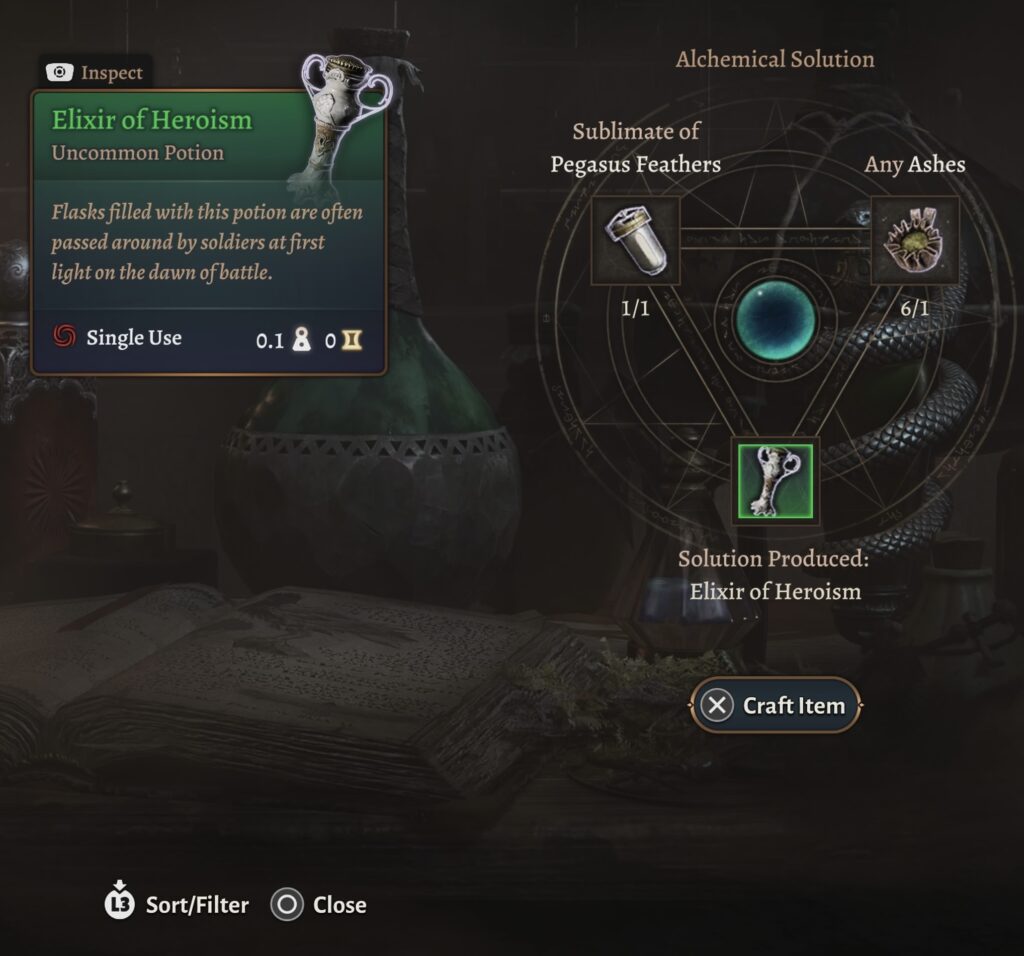
Task: Select the Sublimate of Pegasus Feathers slot
Action: [x=636, y=240]
